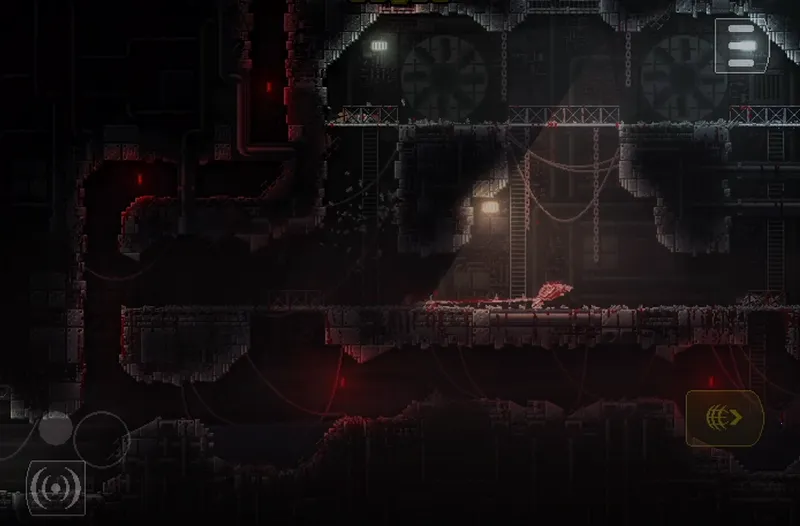The image size is (800, 526).
Task: Open the hamburger pause menu
Action: [741, 45]
